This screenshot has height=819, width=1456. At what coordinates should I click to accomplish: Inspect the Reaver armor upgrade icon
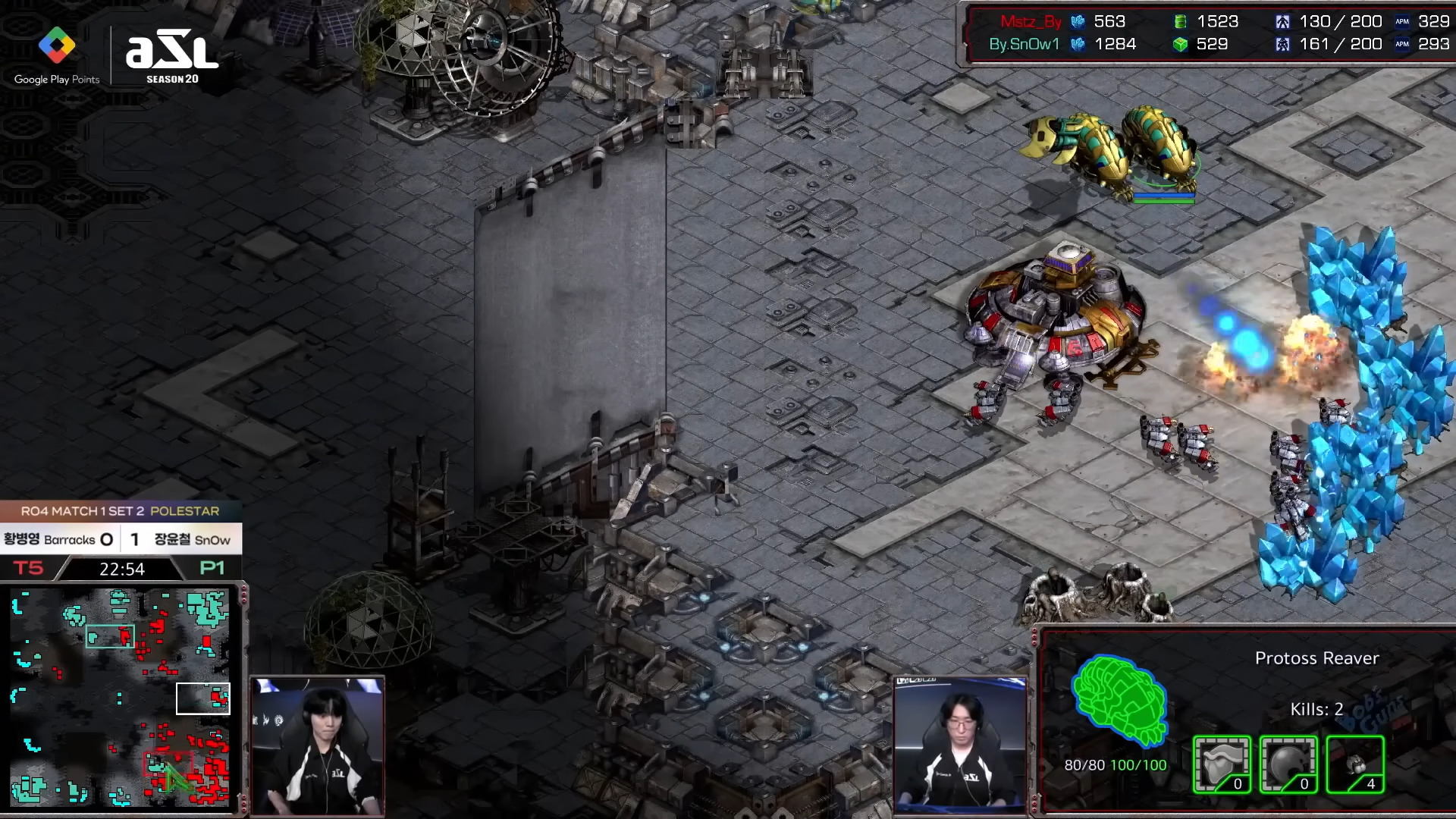pyautogui.click(x=1222, y=764)
